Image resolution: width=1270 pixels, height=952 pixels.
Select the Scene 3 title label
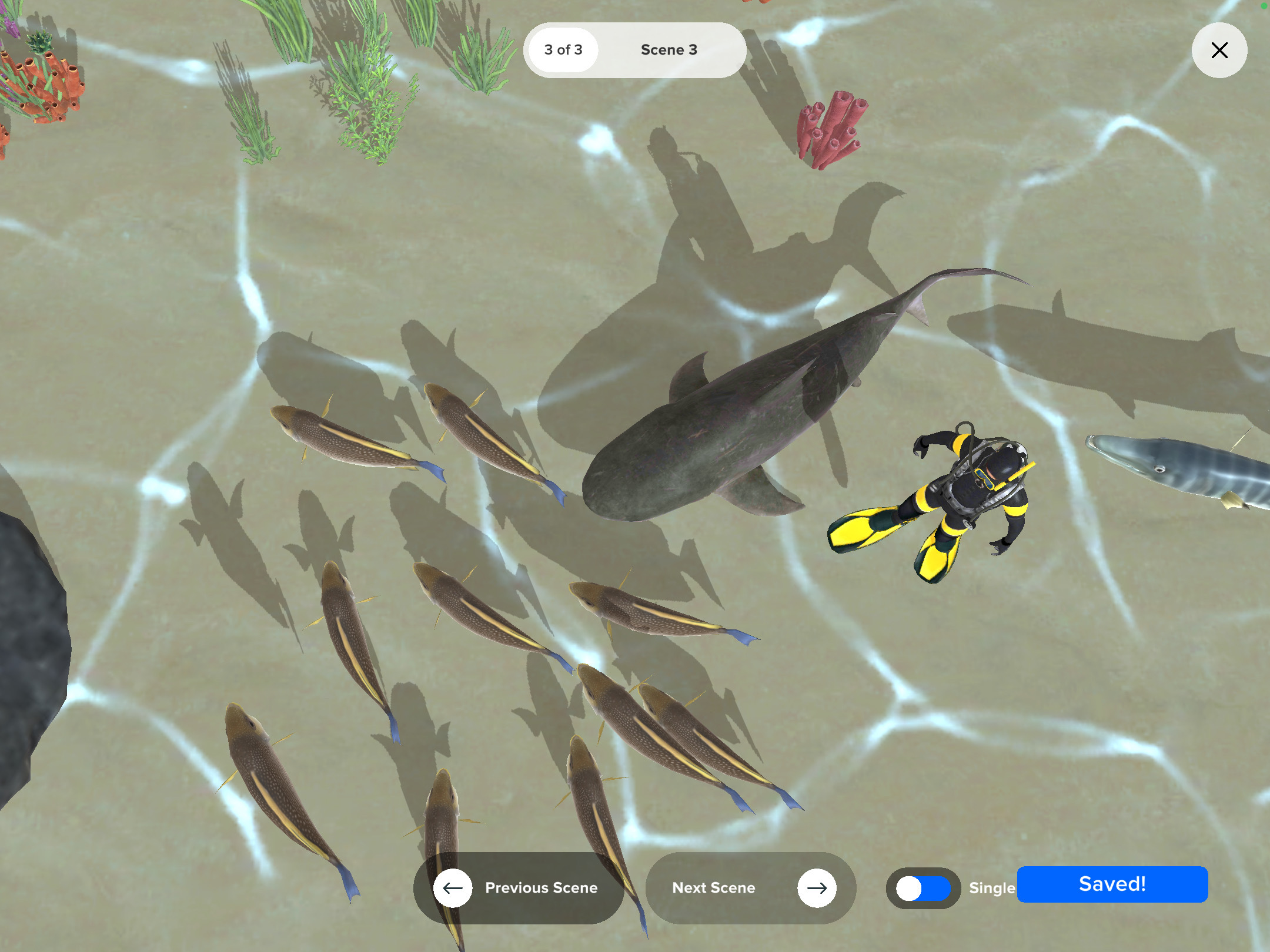(x=669, y=50)
